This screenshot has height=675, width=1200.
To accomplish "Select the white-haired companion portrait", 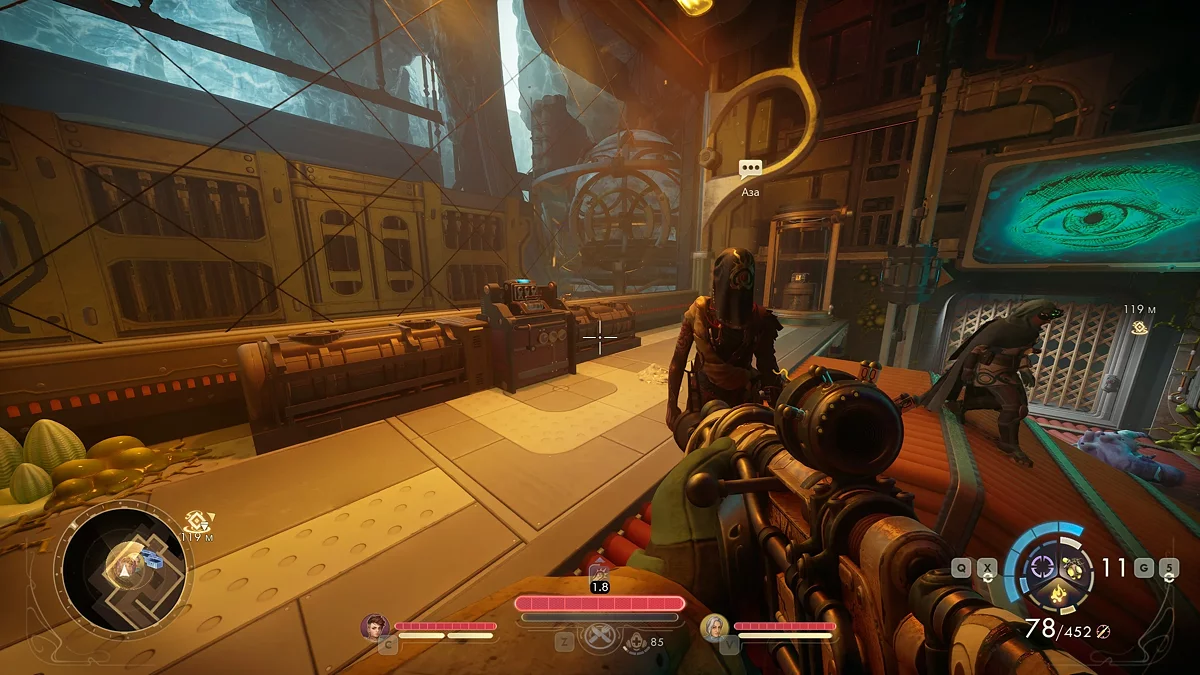I will coord(714,627).
